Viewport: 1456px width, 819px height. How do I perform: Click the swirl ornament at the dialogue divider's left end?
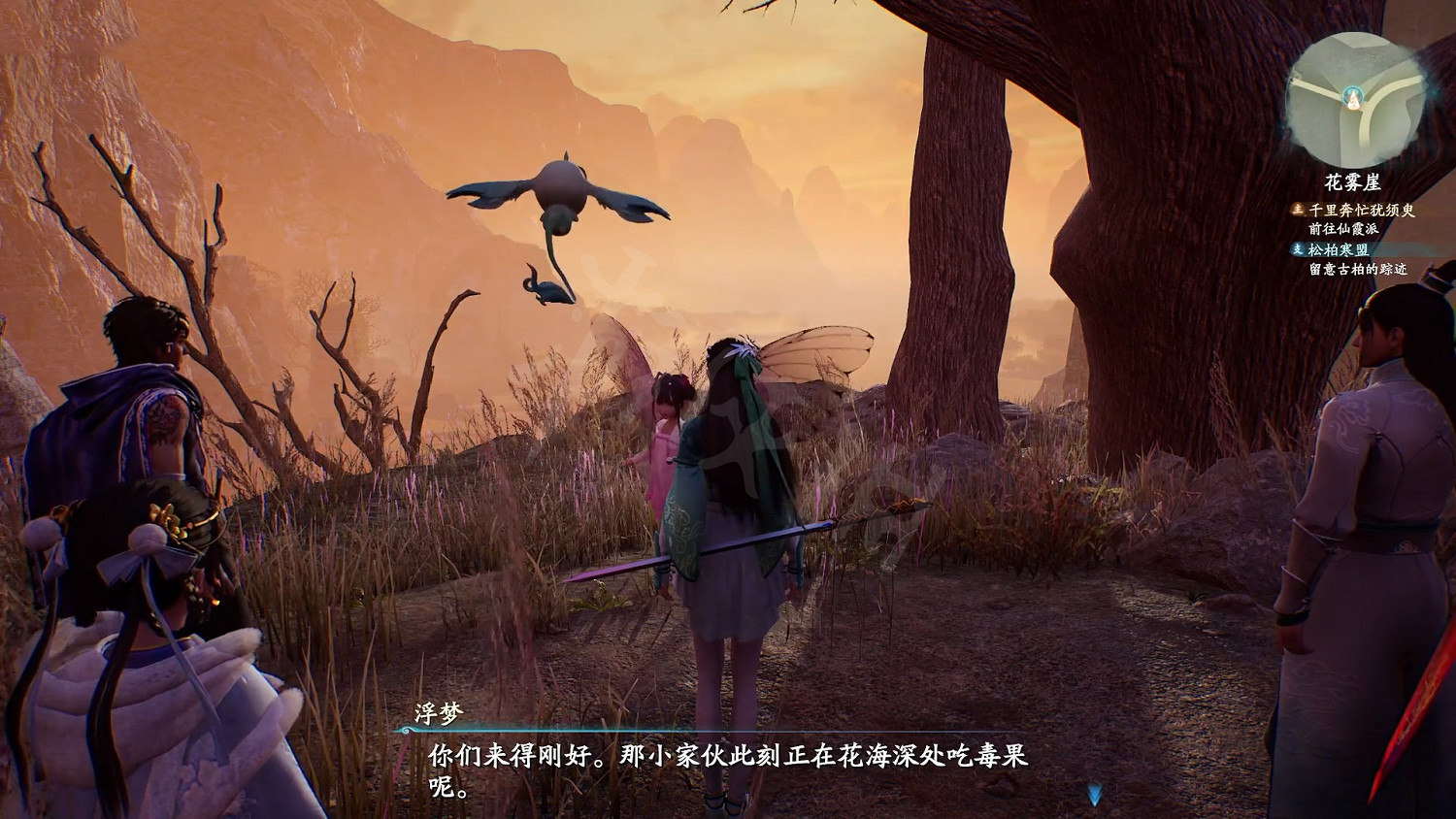405,730
